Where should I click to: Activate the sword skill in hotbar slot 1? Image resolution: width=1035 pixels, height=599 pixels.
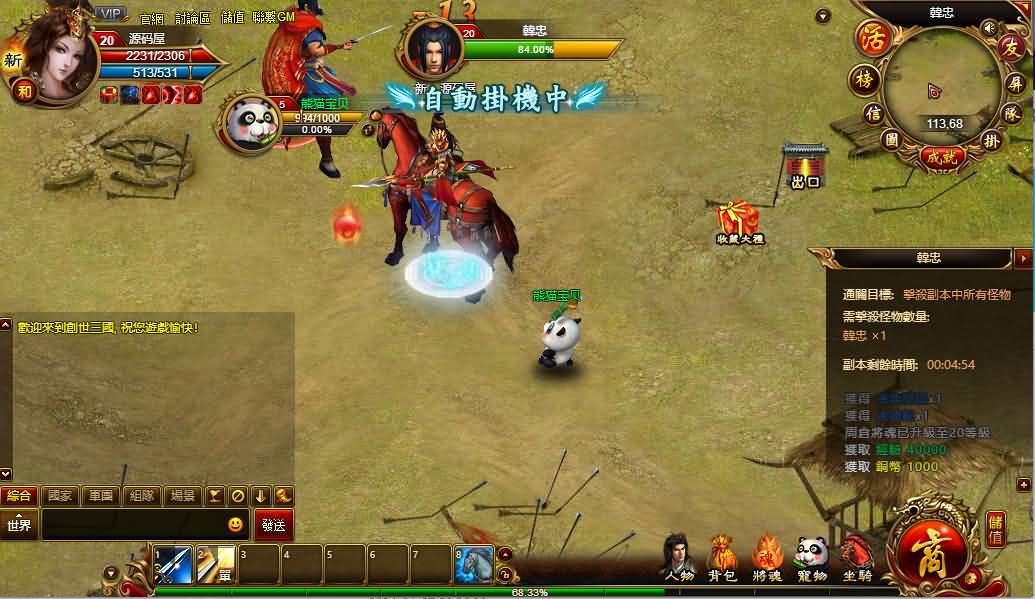(172, 565)
